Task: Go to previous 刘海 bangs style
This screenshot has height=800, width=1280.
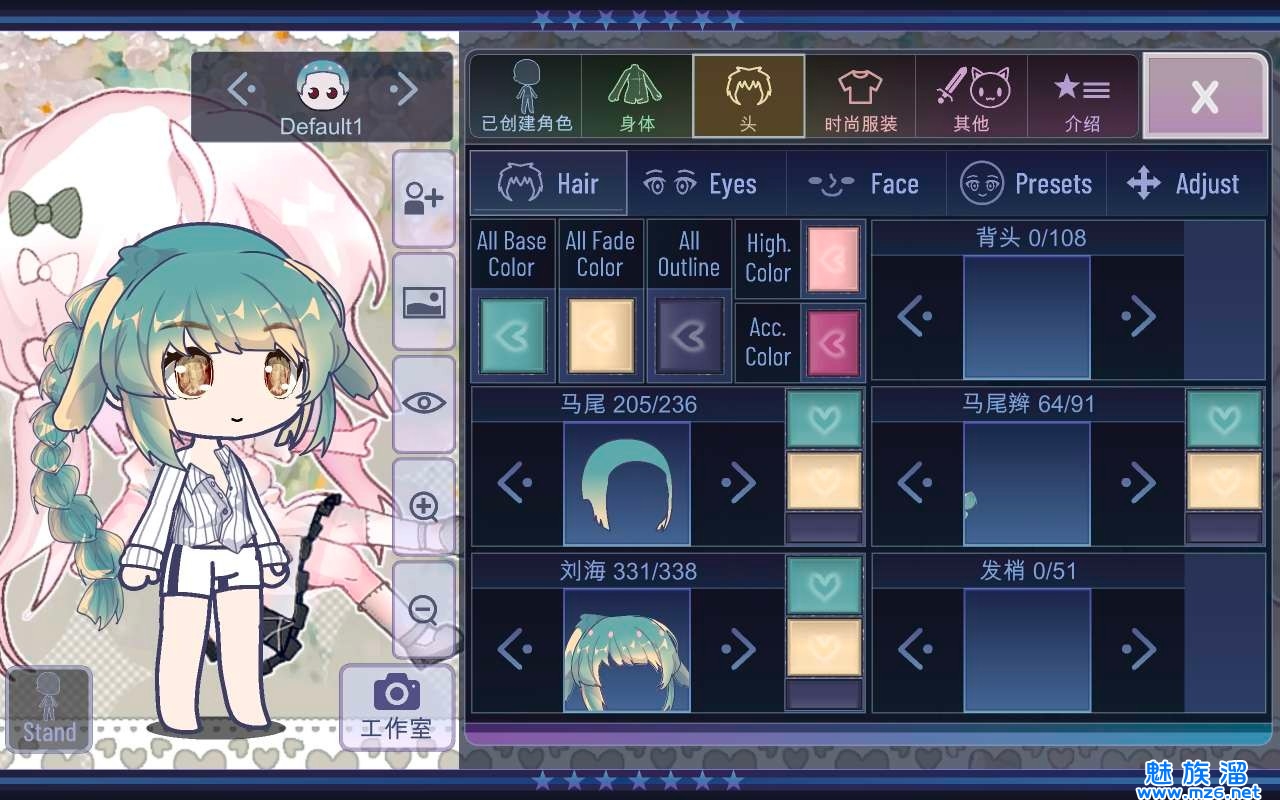Action: [x=515, y=650]
